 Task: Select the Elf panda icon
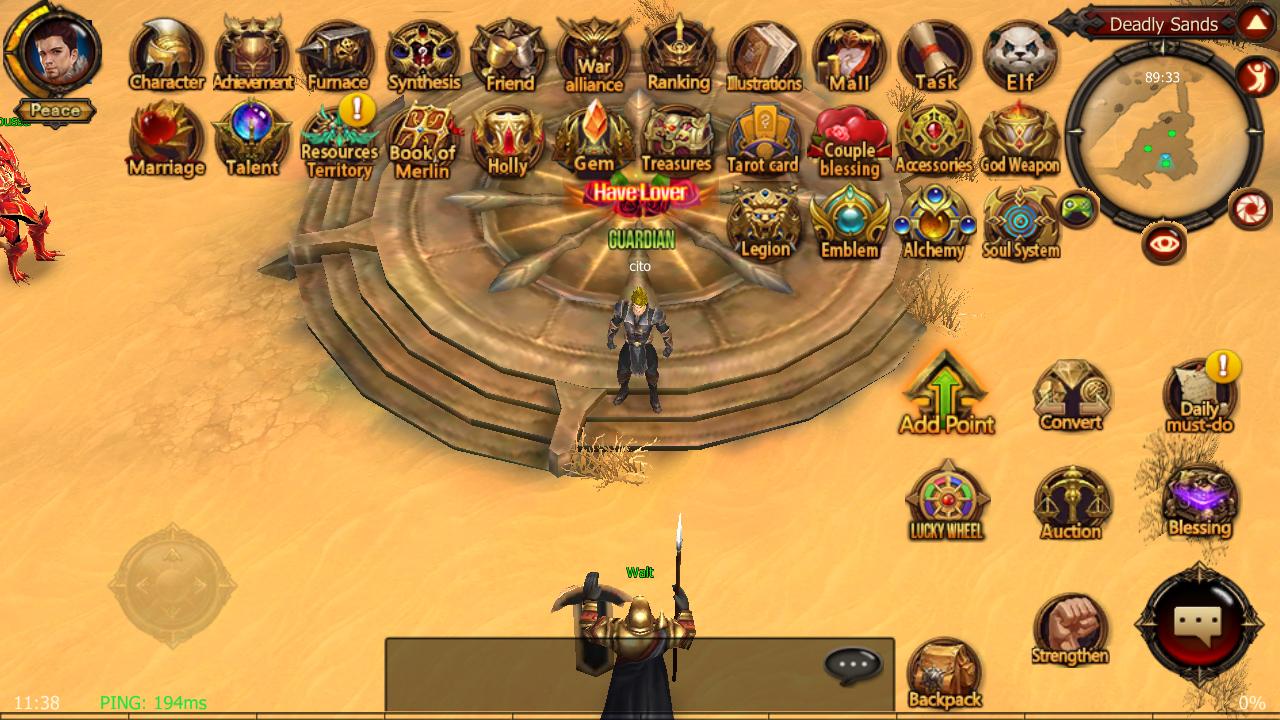(x=1020, y=56)
